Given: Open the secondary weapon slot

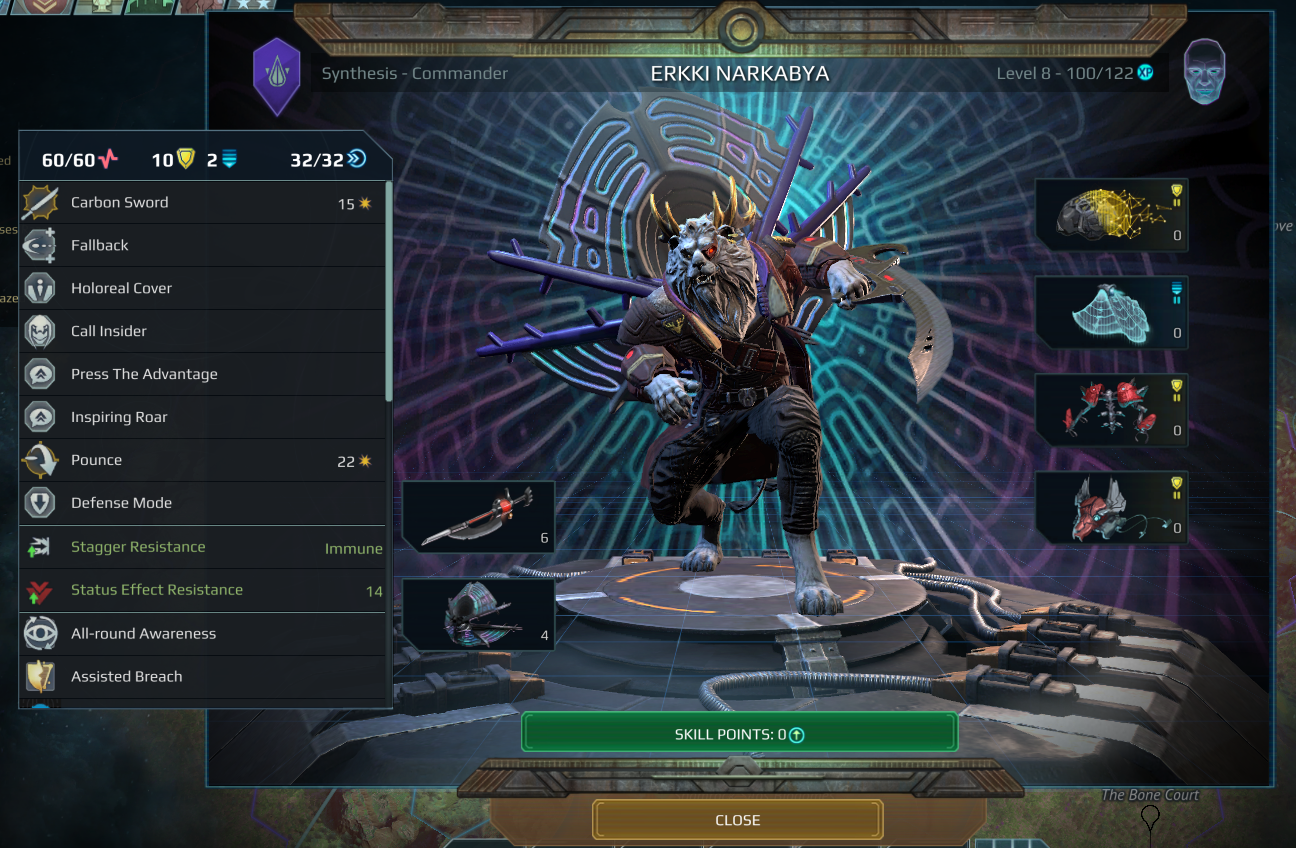Looking at the screenshot, I should tap(478, 614).
